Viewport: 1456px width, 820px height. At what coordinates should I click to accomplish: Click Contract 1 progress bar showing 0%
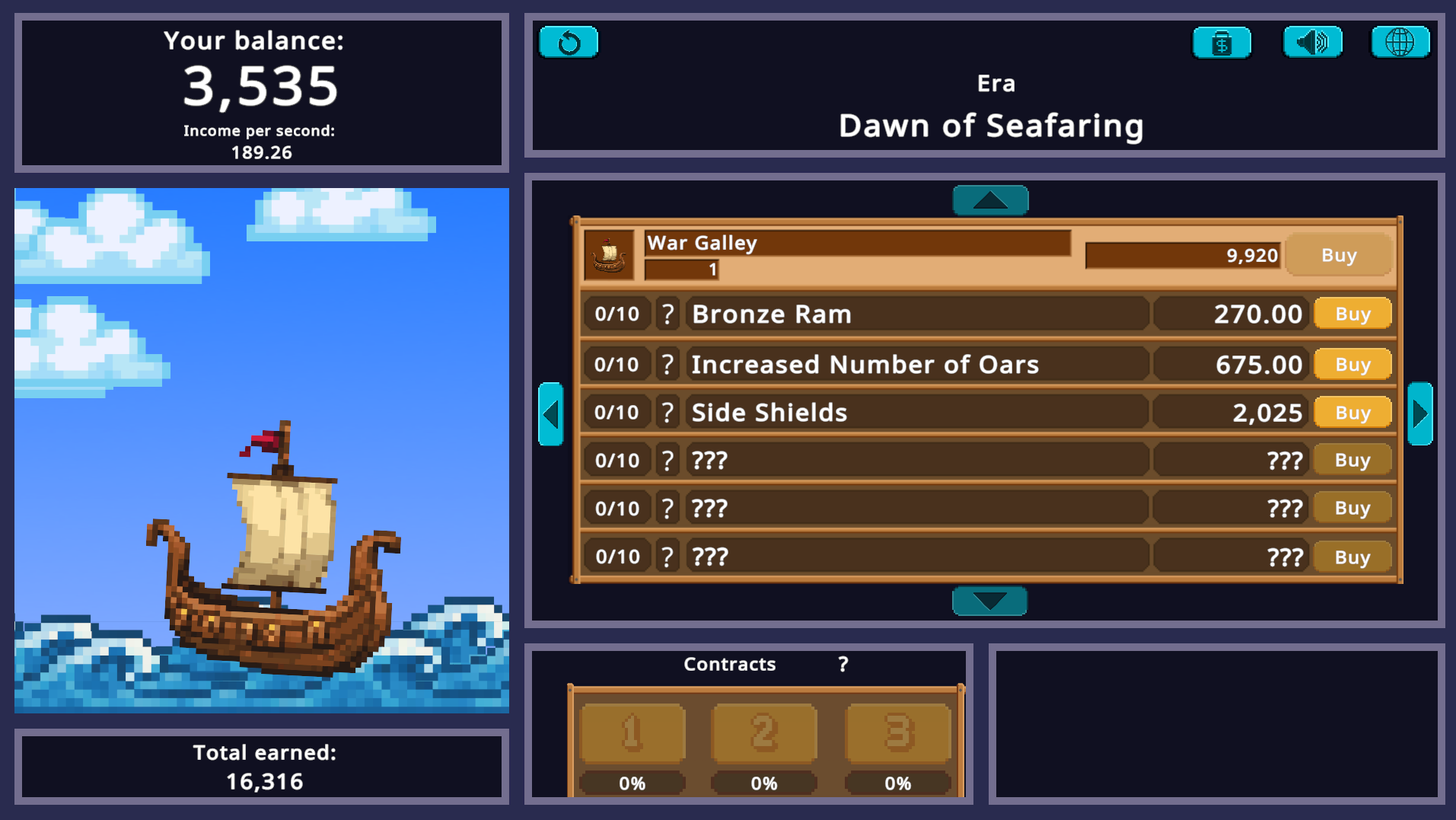coord(631,783)
